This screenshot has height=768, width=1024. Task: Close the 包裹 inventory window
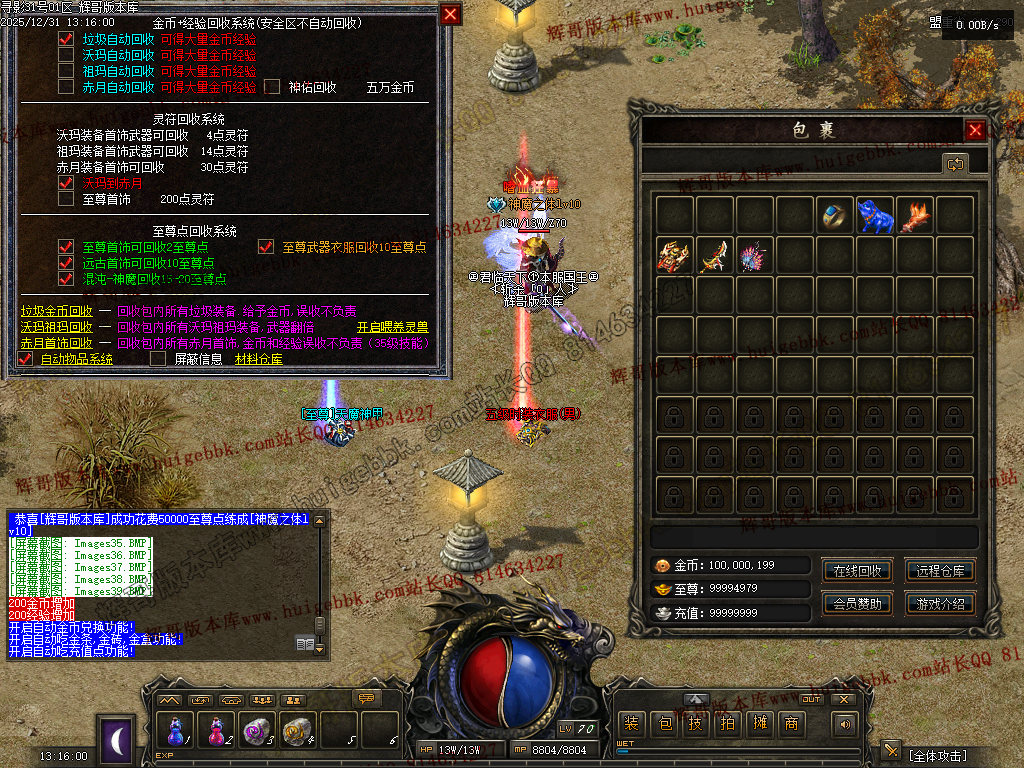(975, 130)
